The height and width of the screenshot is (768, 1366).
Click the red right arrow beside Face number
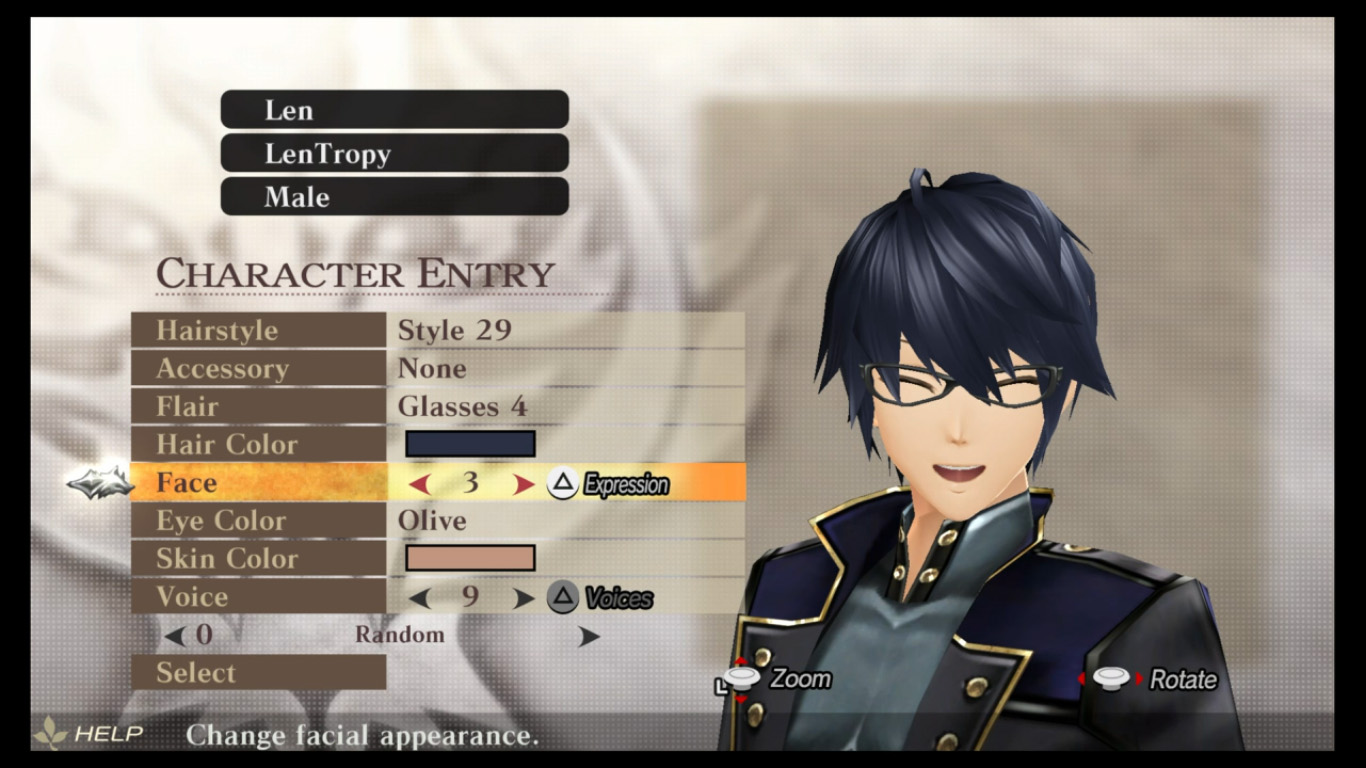[x=523, y=485]
